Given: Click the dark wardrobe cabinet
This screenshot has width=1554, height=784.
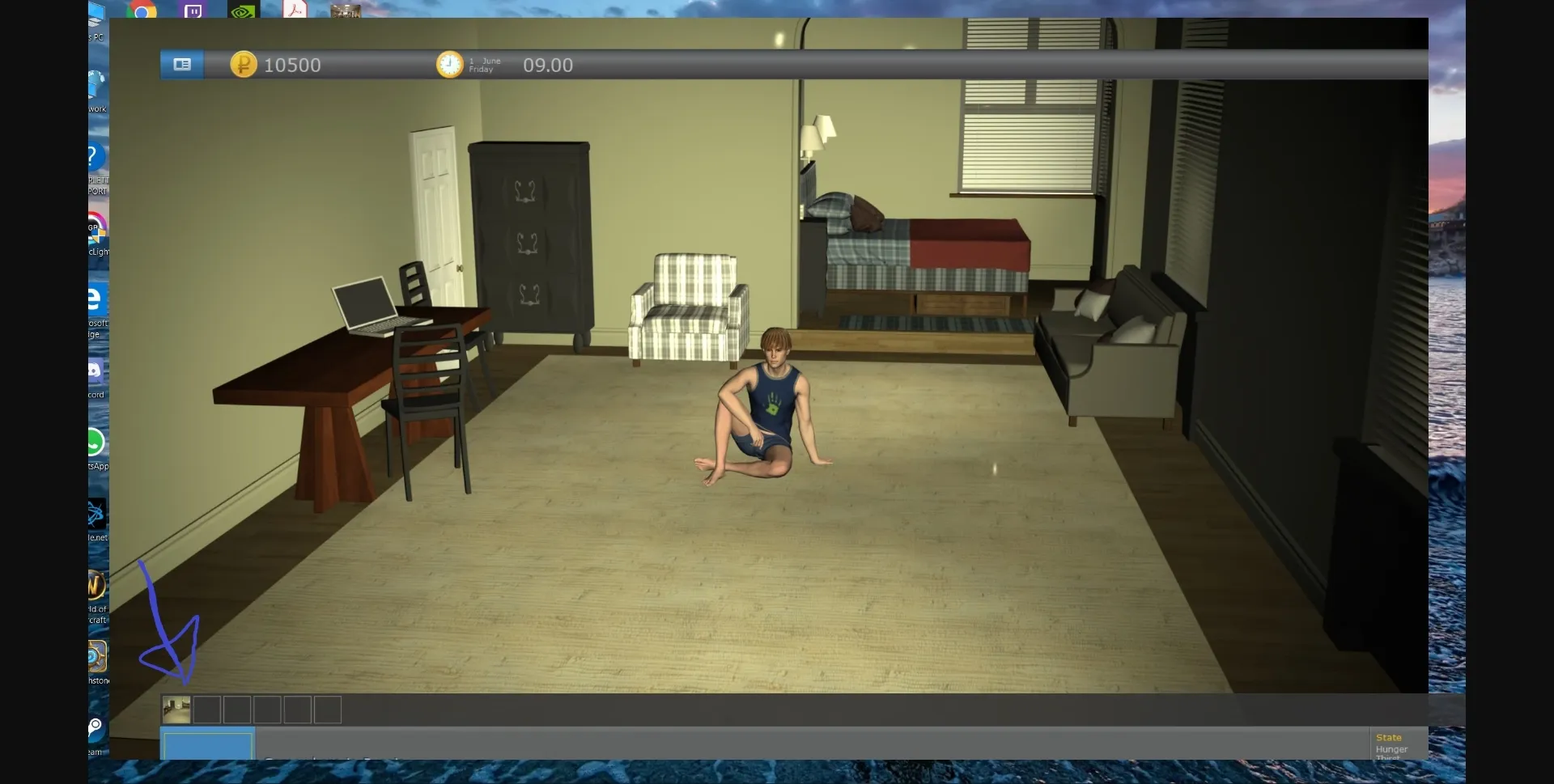Looking at the screenshot, I should tap(530, 243).
